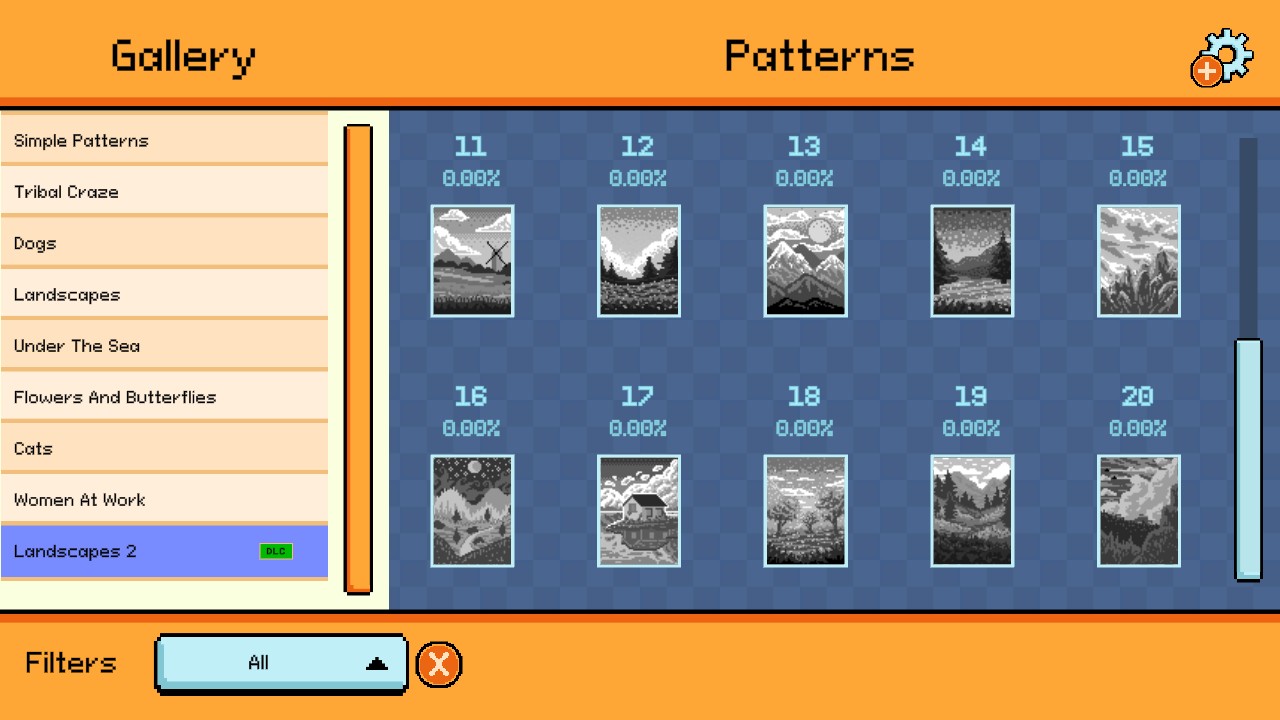Select pattern 16 with the night moon
This screenshot has height=720, width=1280.
tap(472, 510)
